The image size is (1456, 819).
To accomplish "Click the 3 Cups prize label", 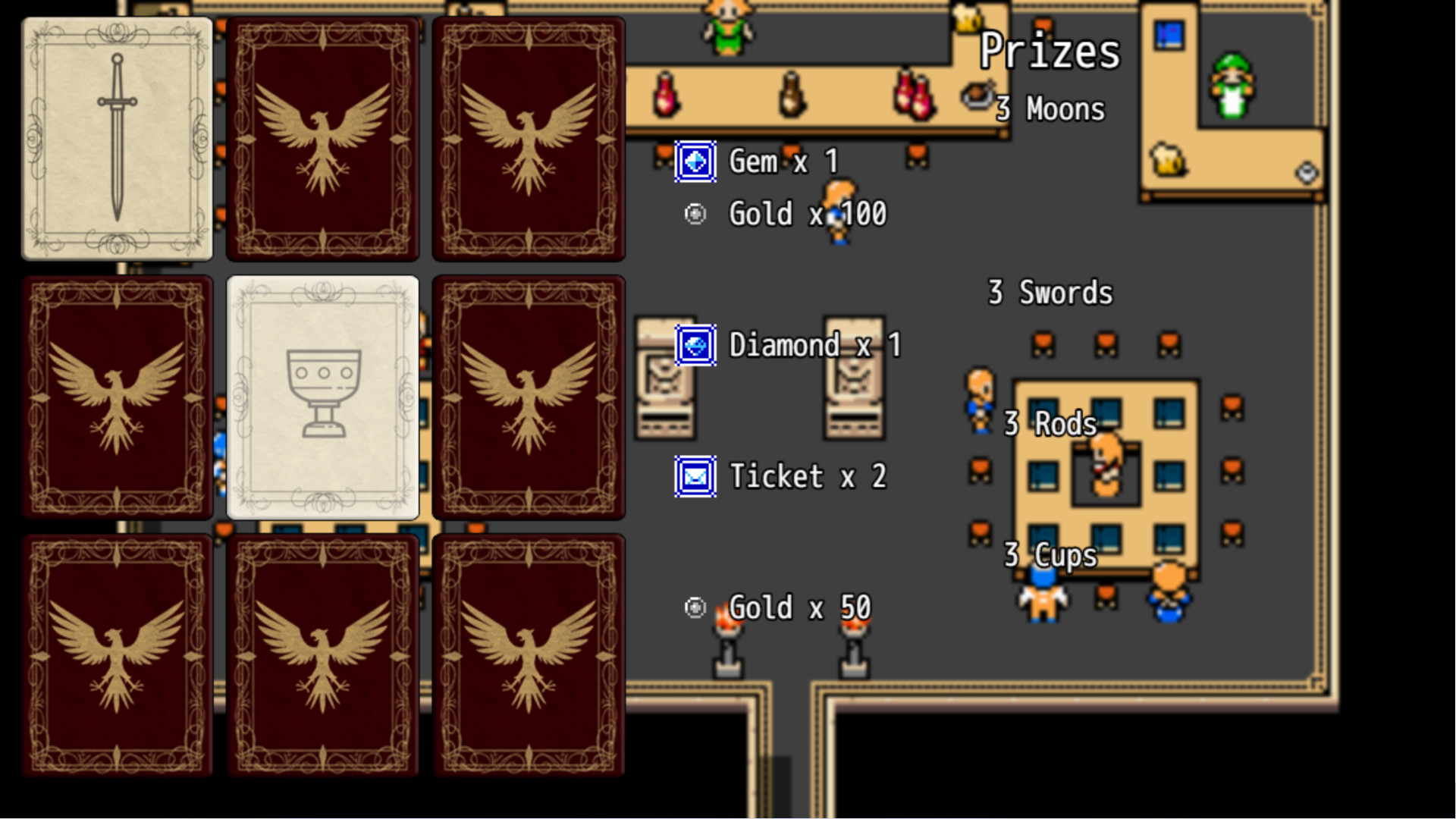I will [1051, 555].
